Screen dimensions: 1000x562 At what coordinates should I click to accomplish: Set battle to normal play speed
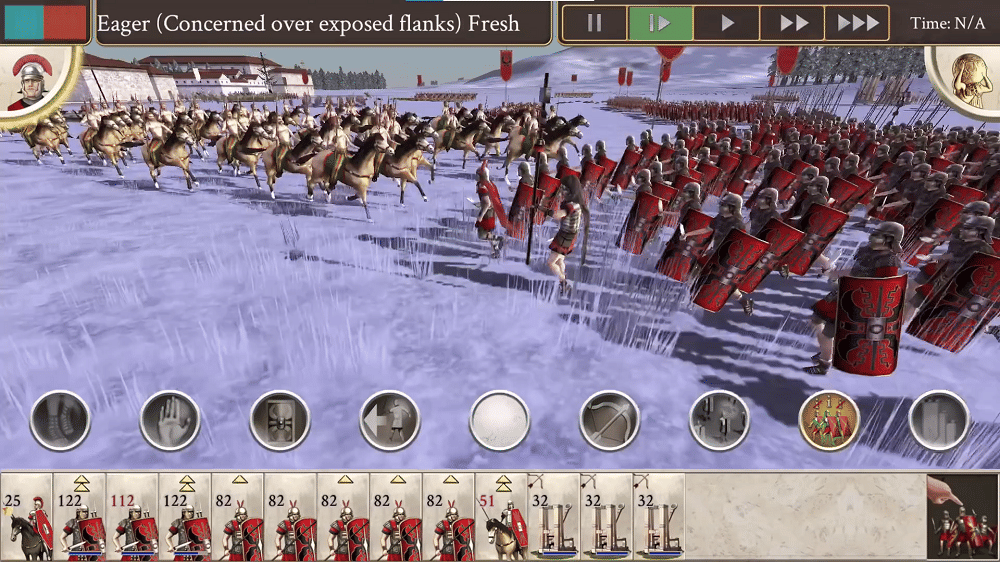point(727,23)
